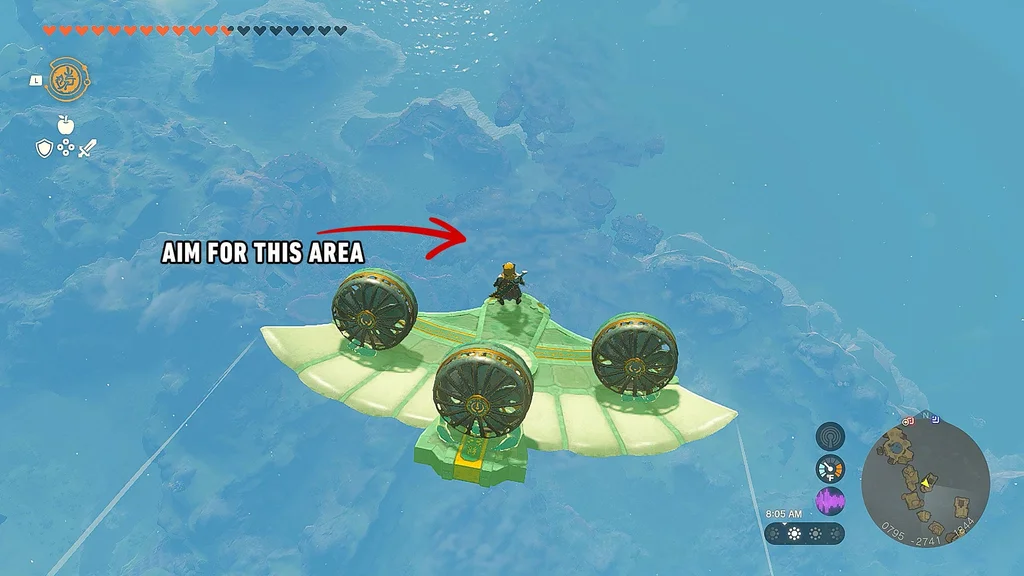Viewport: 1024px width, 576px height.
Task: Check the temperature gauge icon
Action: [x=830, y=468]
